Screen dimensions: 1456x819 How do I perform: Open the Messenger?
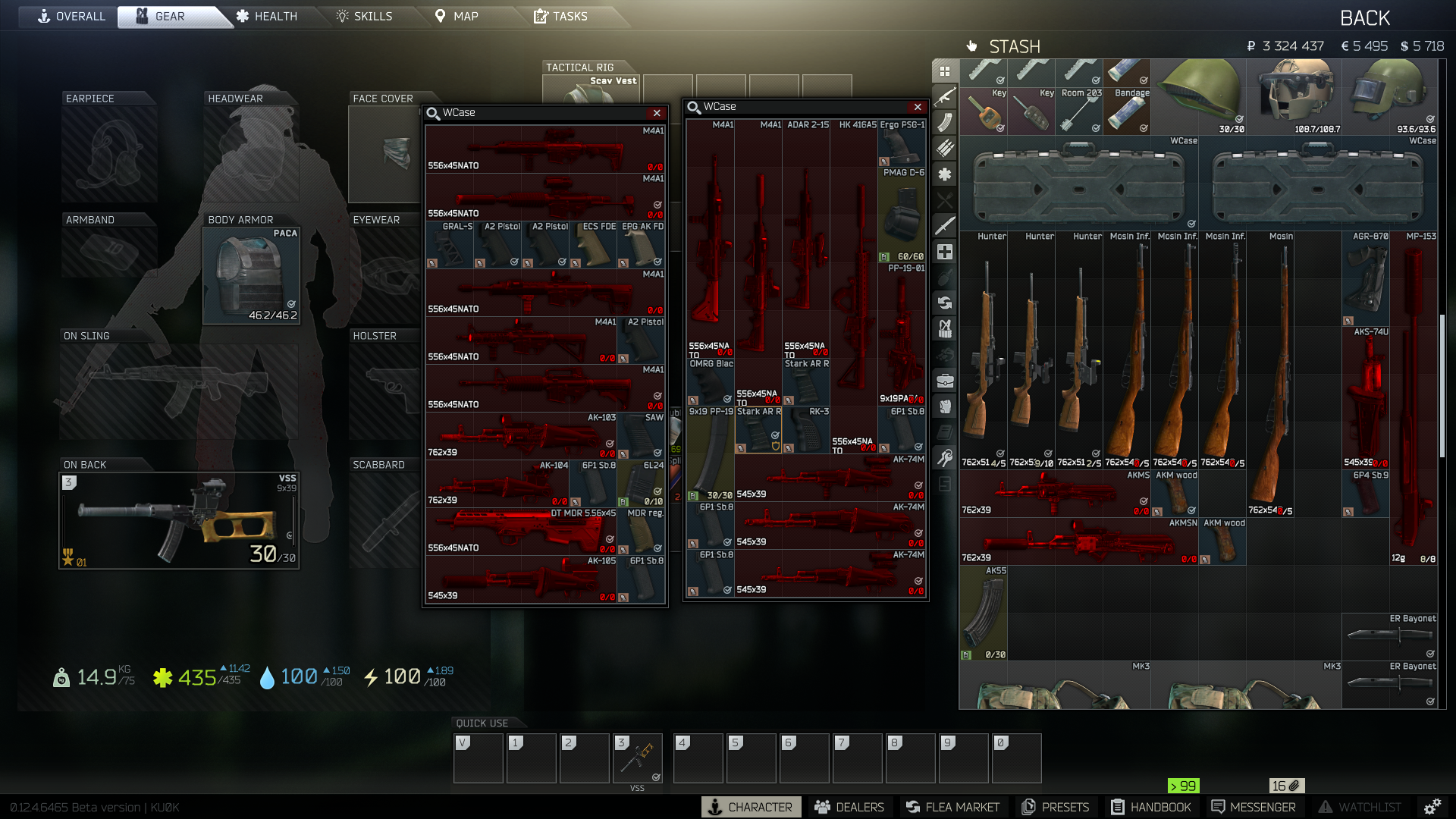point(1254,807)
